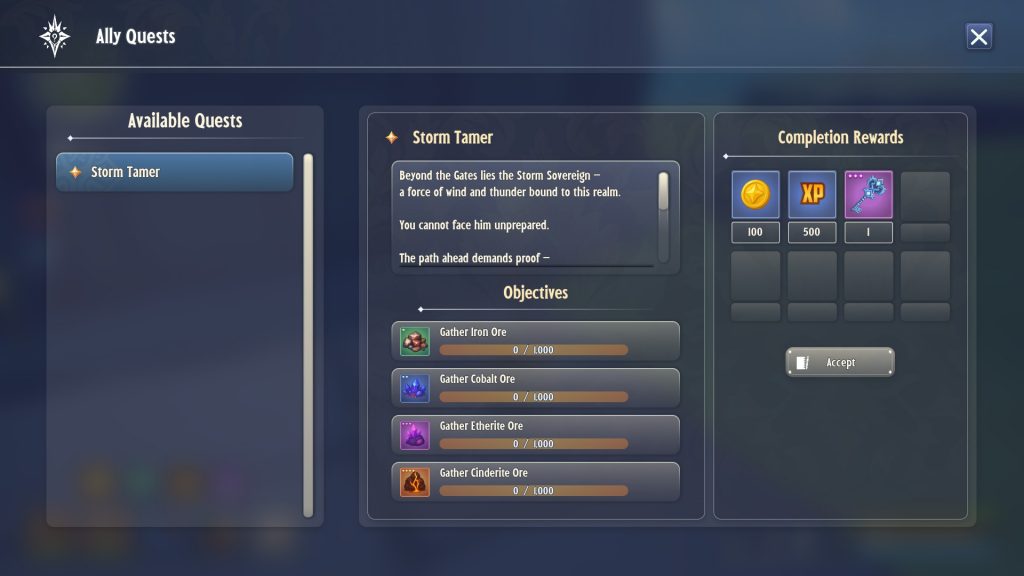Inspect the blue staff reward item

868,195
